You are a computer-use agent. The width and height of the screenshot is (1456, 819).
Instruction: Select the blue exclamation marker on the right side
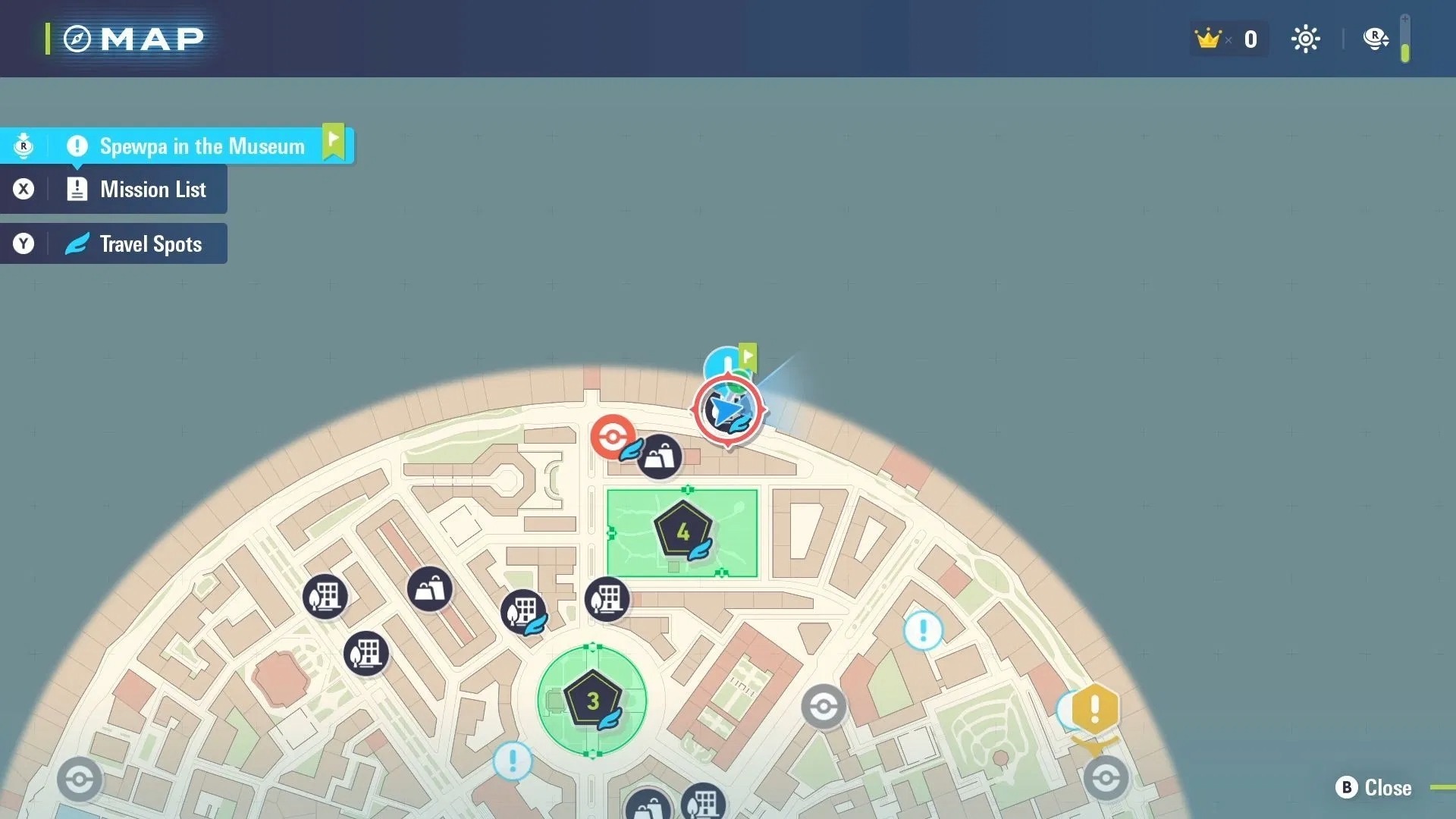point(922,629)
